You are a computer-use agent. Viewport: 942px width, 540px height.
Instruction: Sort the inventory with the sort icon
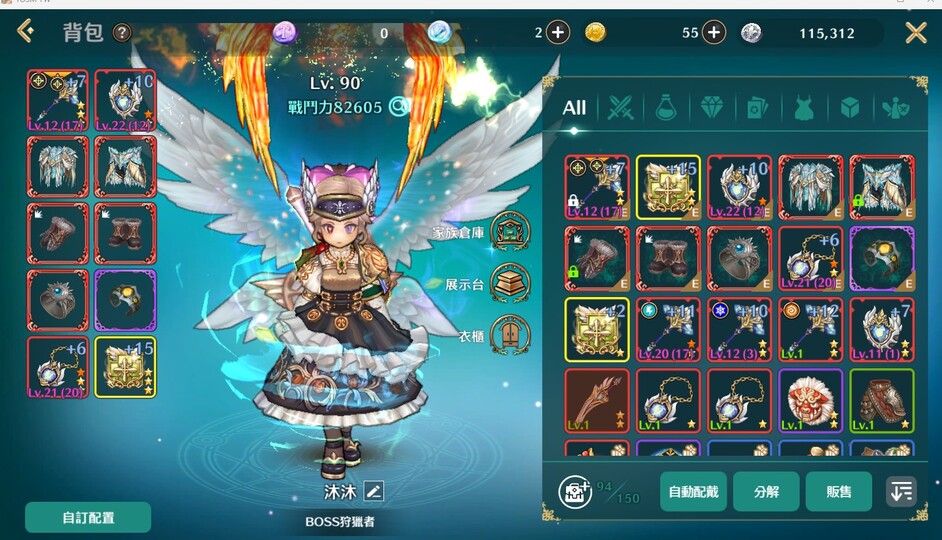tap(901, 491)
